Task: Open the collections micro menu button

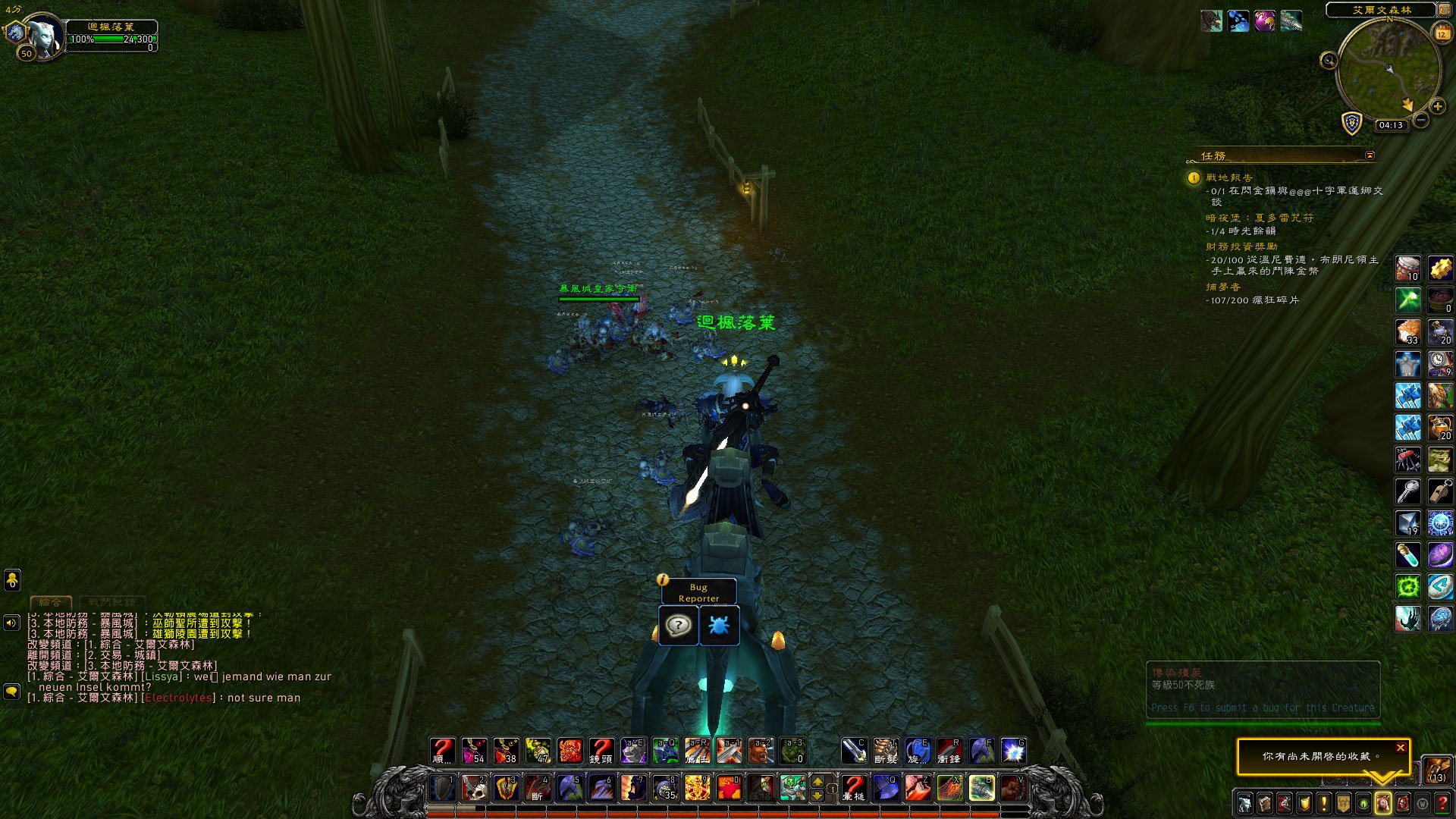Action: point(1382,803)
